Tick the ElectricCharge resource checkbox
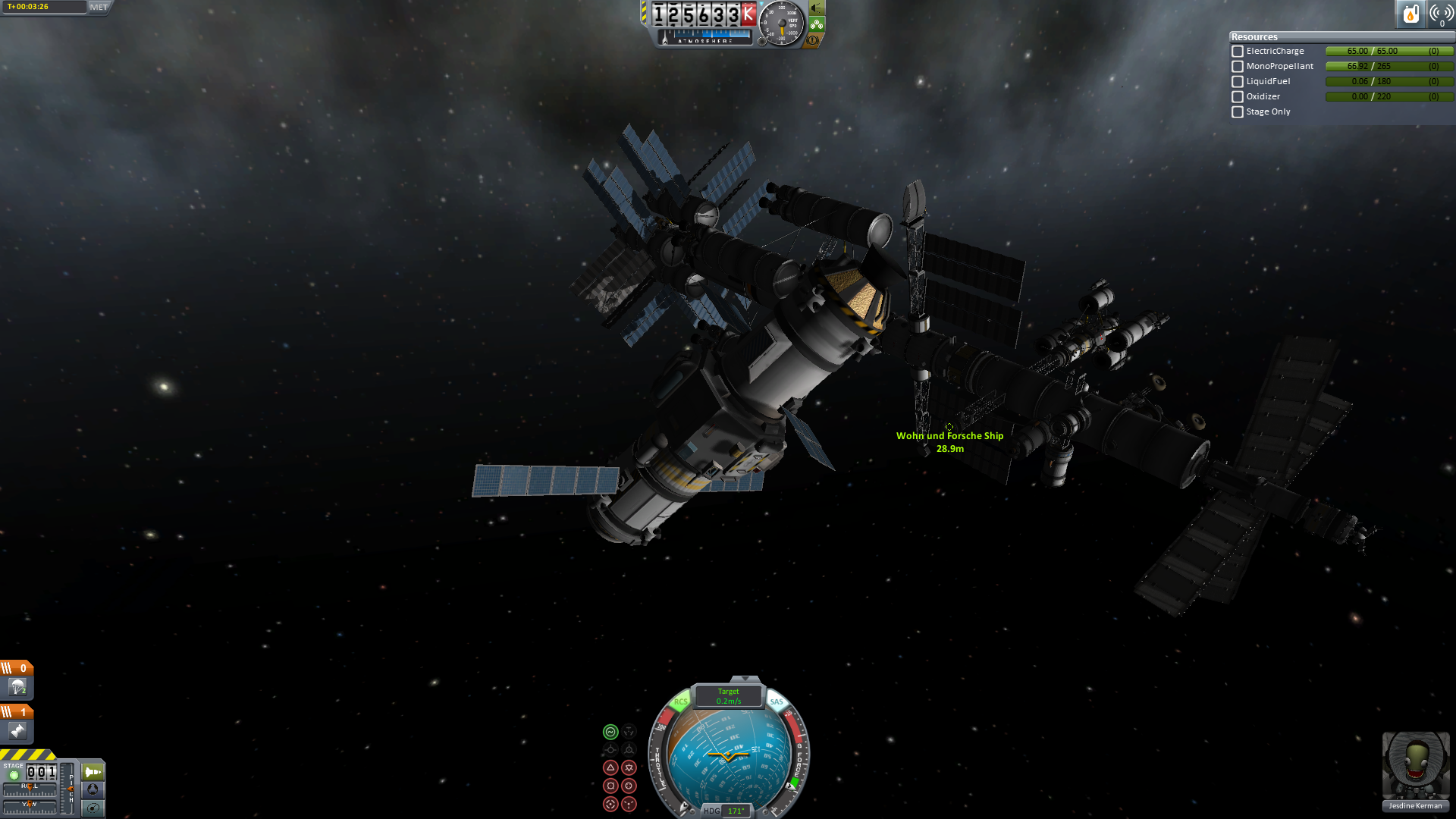This screenshot has height=819, width=1456. [x=1238, y=52]
